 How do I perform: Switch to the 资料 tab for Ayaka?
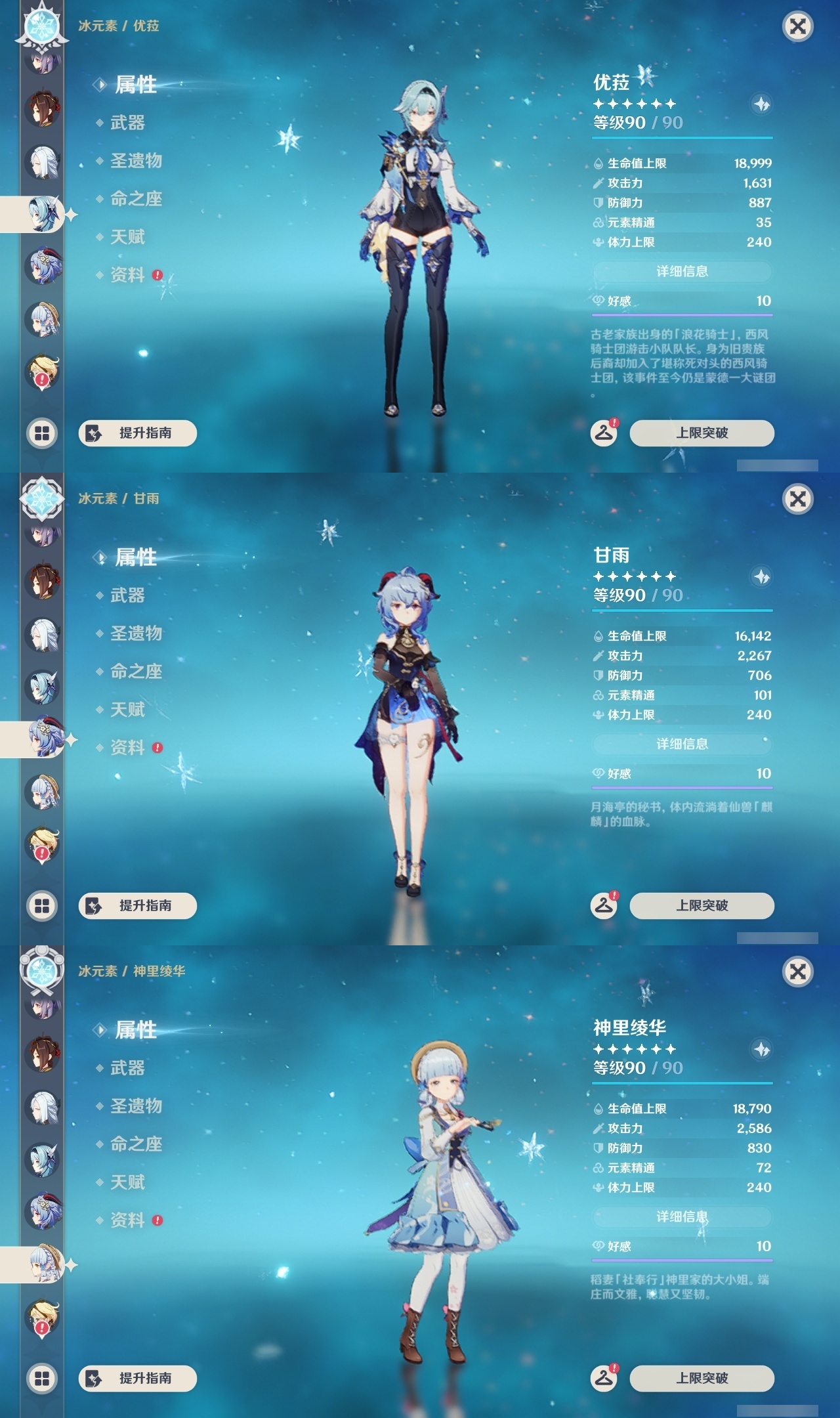click(129, 1221)
